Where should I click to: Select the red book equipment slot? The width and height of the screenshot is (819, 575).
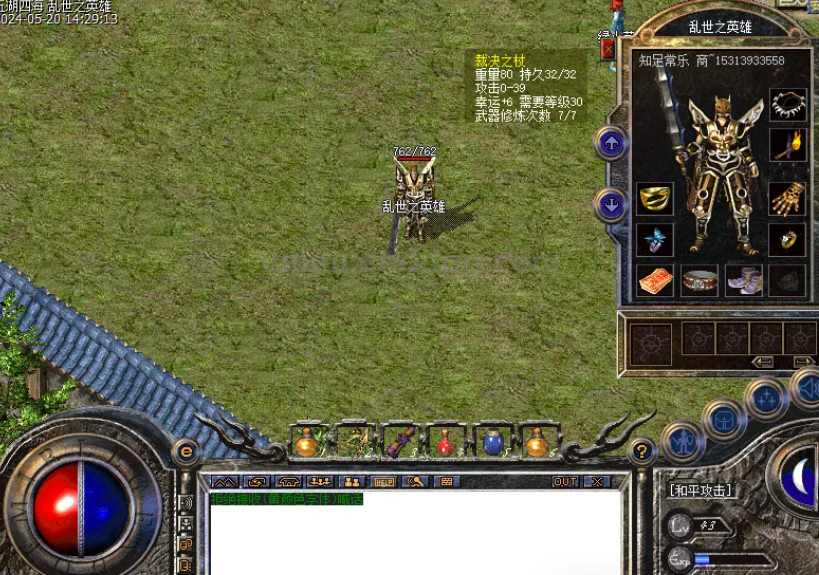(x=655, y=280)
